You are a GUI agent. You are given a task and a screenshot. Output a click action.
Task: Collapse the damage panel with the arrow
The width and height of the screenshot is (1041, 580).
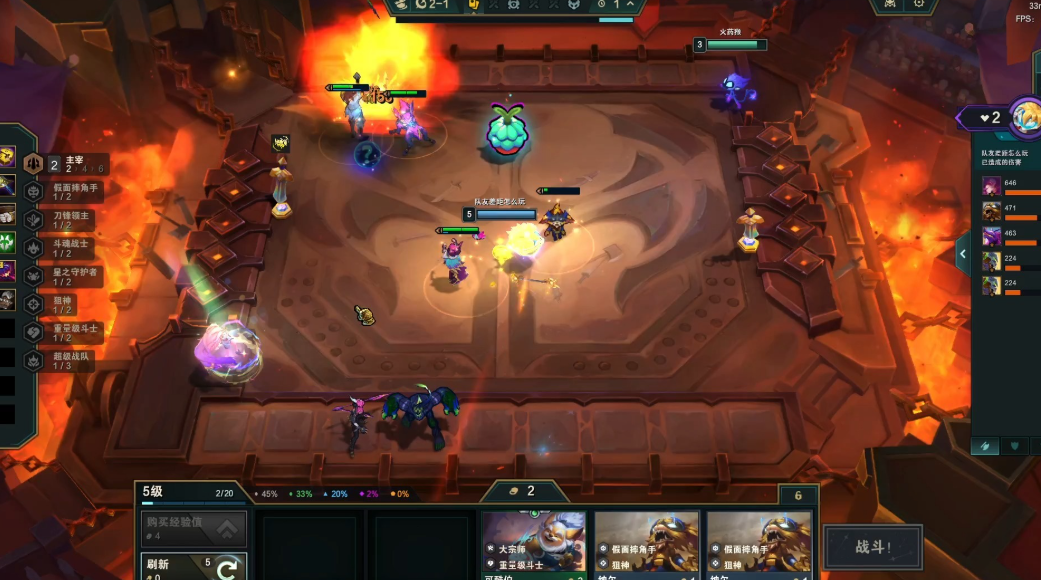[x=962, y=254]
